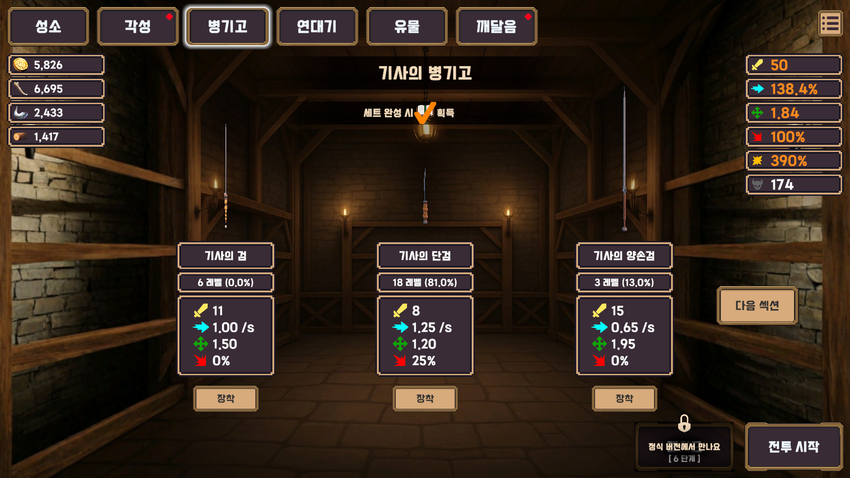Start battle with 전투 시작

(793, 447)
